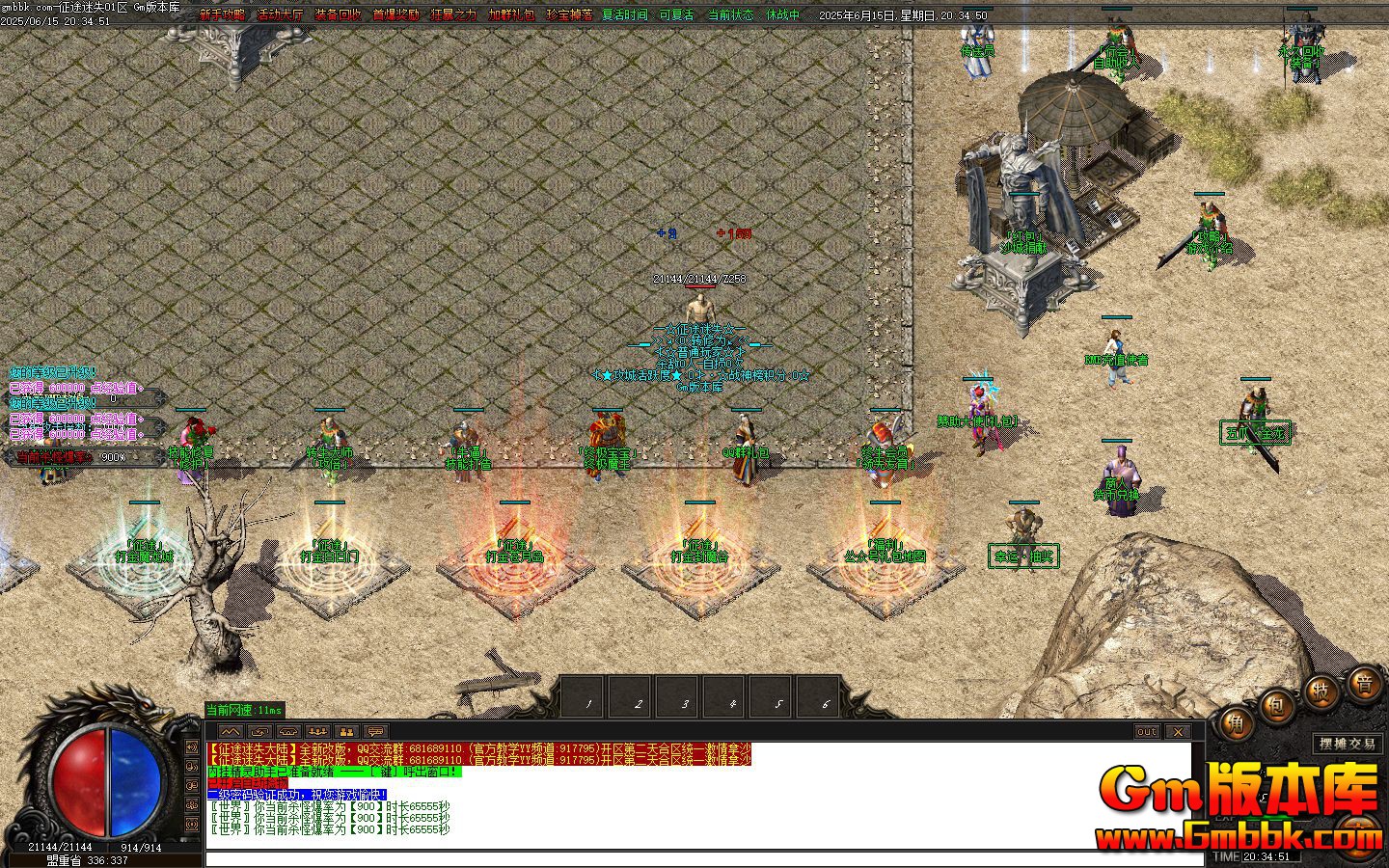Click the mountain-shaped icon in the chat toolbar
The width and height of the screenshot is (1389, 868).
[x=231, y=731]
